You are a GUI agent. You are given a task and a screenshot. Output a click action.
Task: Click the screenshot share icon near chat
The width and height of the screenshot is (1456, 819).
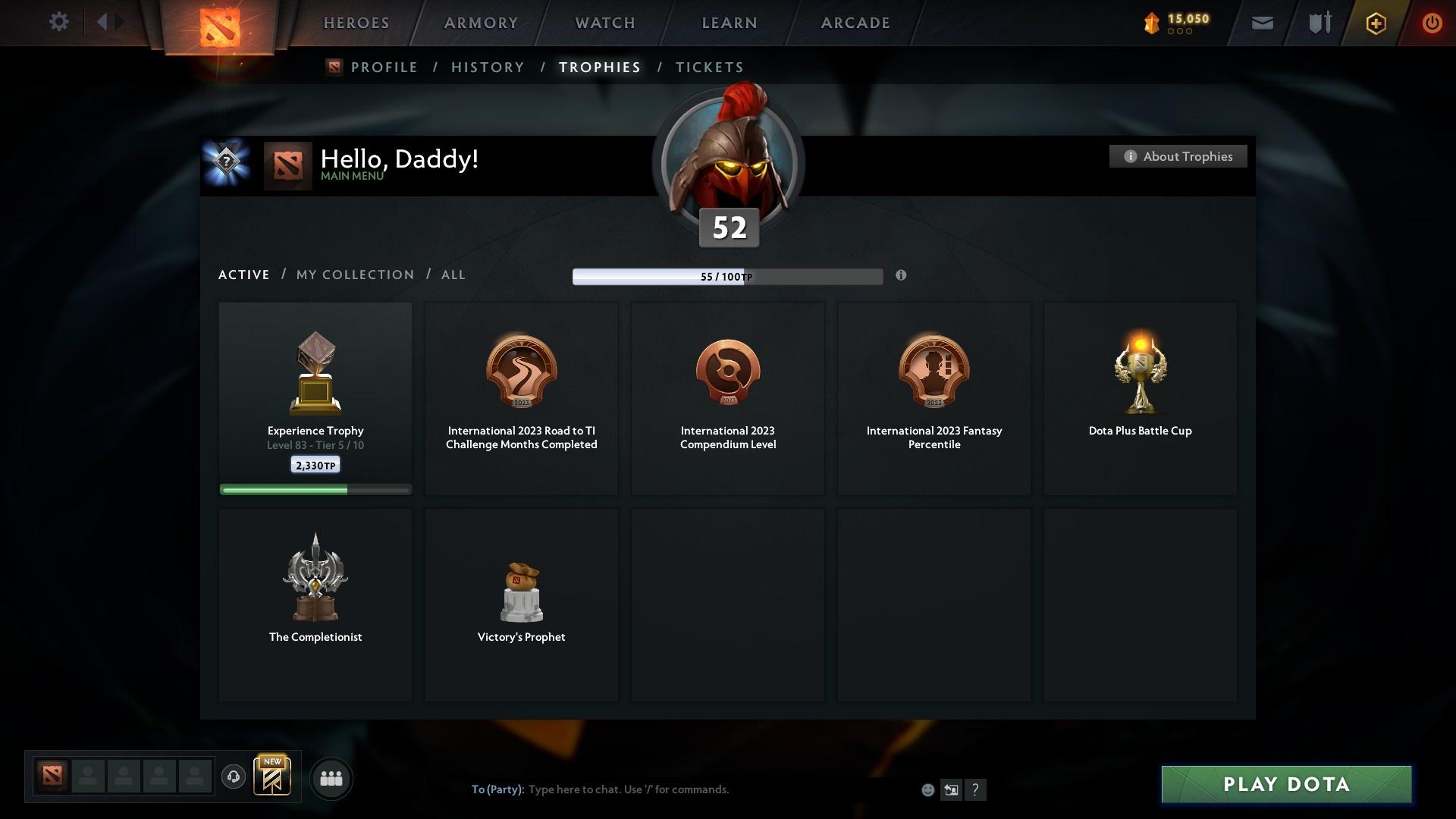[x=952, y=789]
